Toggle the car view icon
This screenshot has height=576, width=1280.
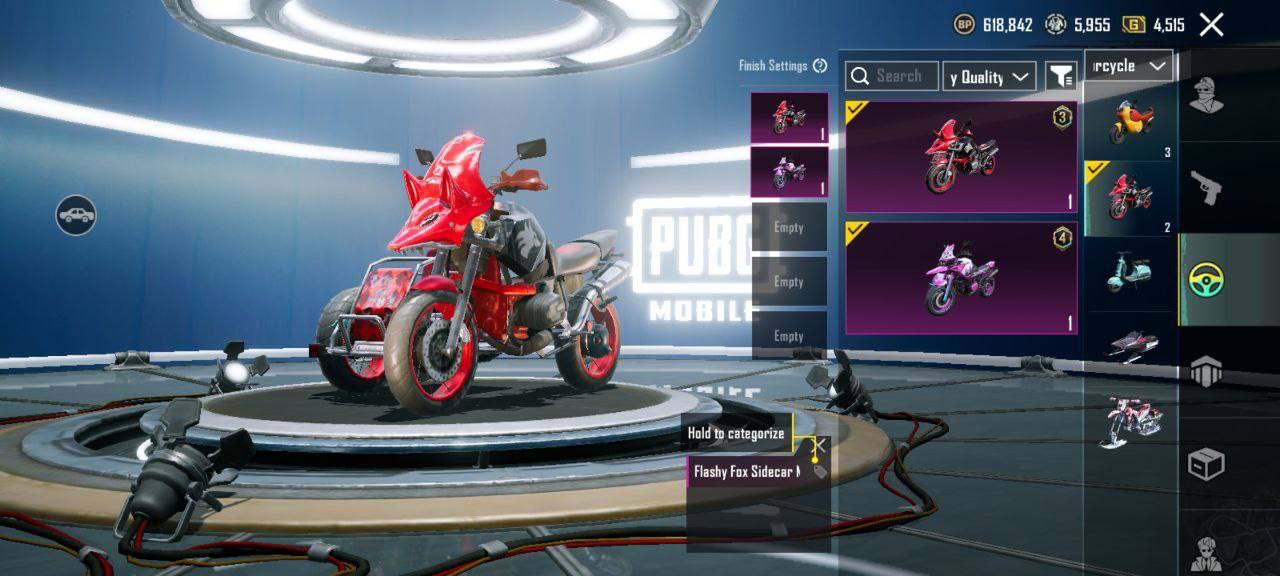(76, 214)
